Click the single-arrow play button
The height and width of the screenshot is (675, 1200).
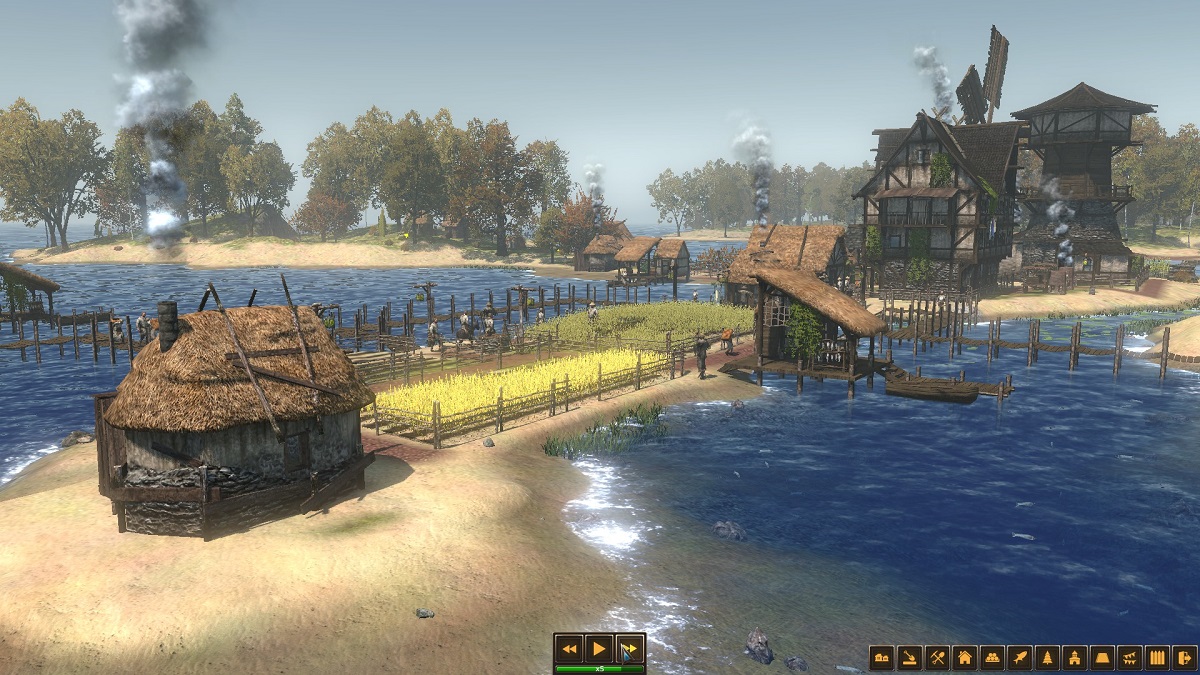tap(599, 648)
